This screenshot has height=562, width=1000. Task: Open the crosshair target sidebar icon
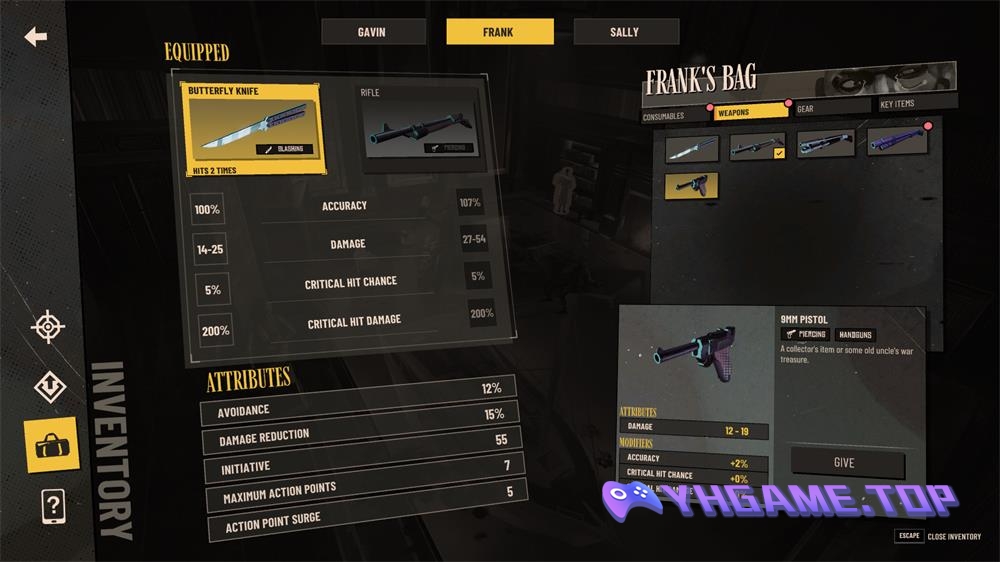pyautogui.click(x=48, y=327)
